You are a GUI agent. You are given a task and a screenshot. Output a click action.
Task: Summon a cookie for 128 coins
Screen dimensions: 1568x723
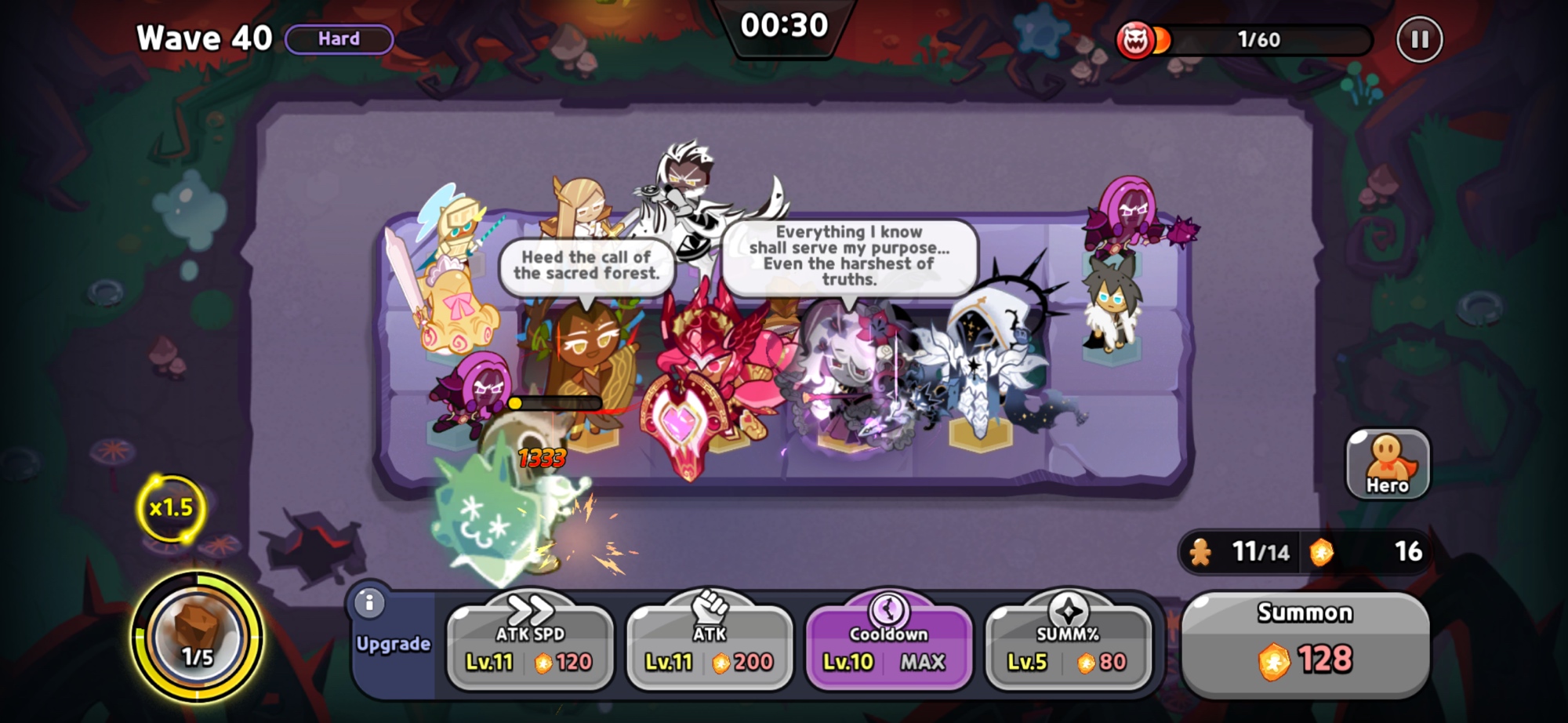click(1305, 645)
